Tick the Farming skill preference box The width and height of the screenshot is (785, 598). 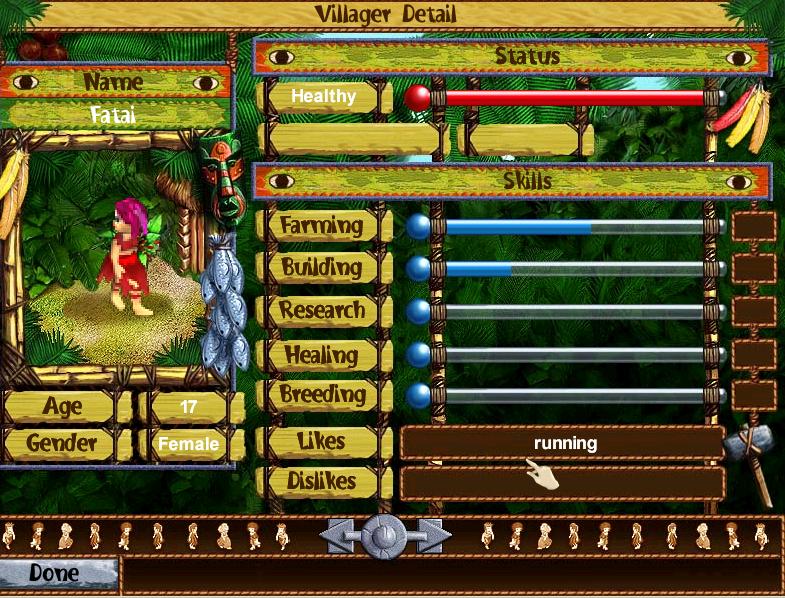click(x=753, y=226)
